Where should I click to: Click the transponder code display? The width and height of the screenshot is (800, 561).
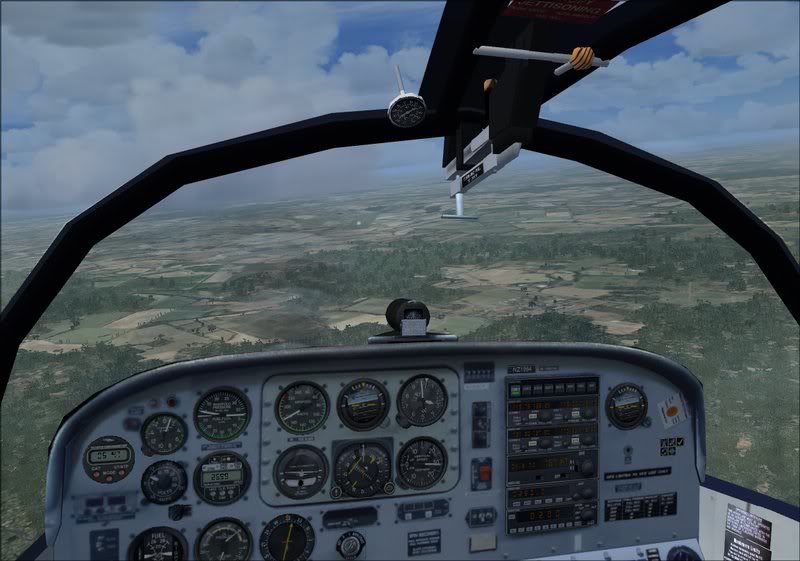(x=541, y=516)
